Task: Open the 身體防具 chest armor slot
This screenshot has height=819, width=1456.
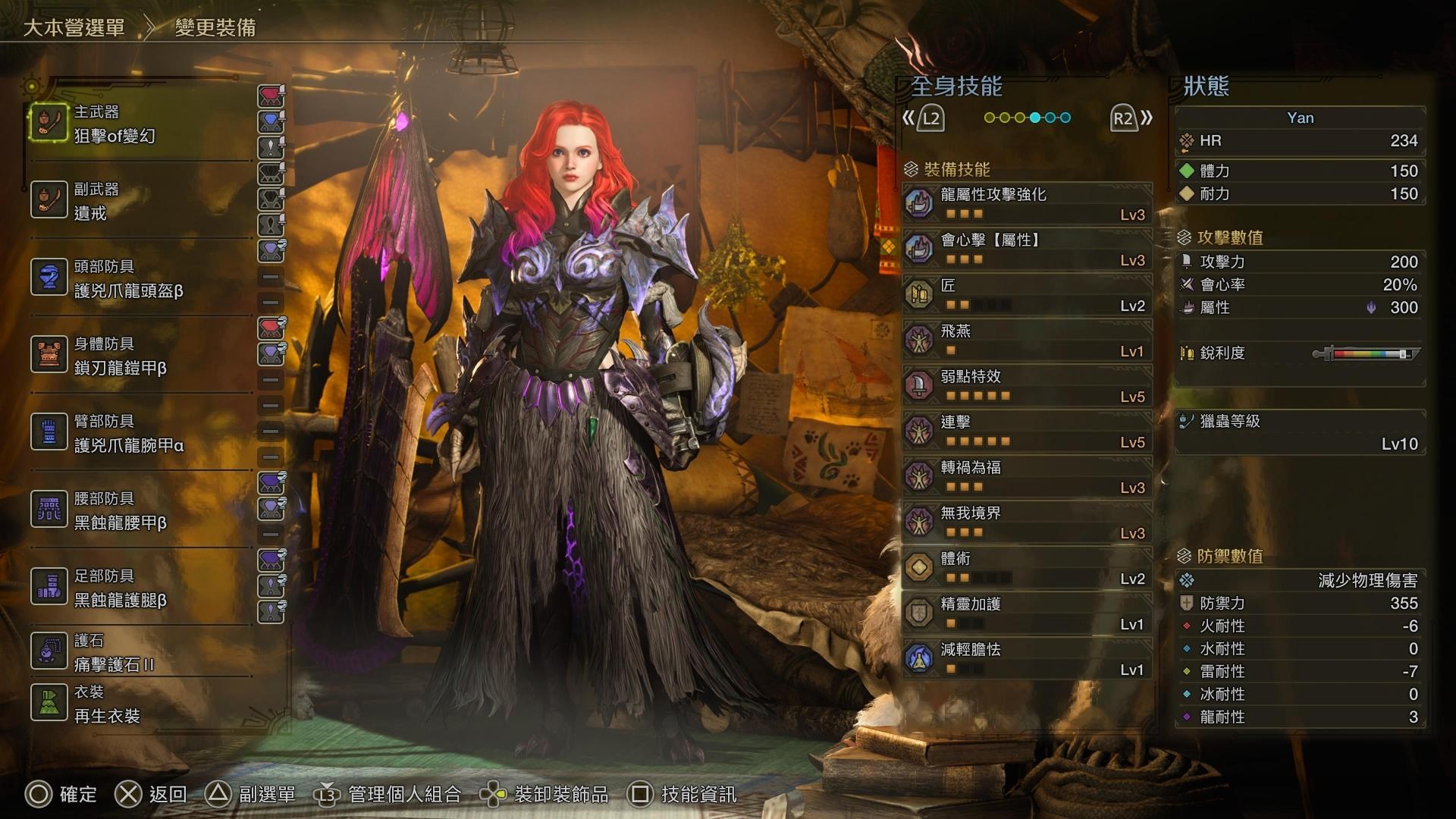Action: pos(49,352)
